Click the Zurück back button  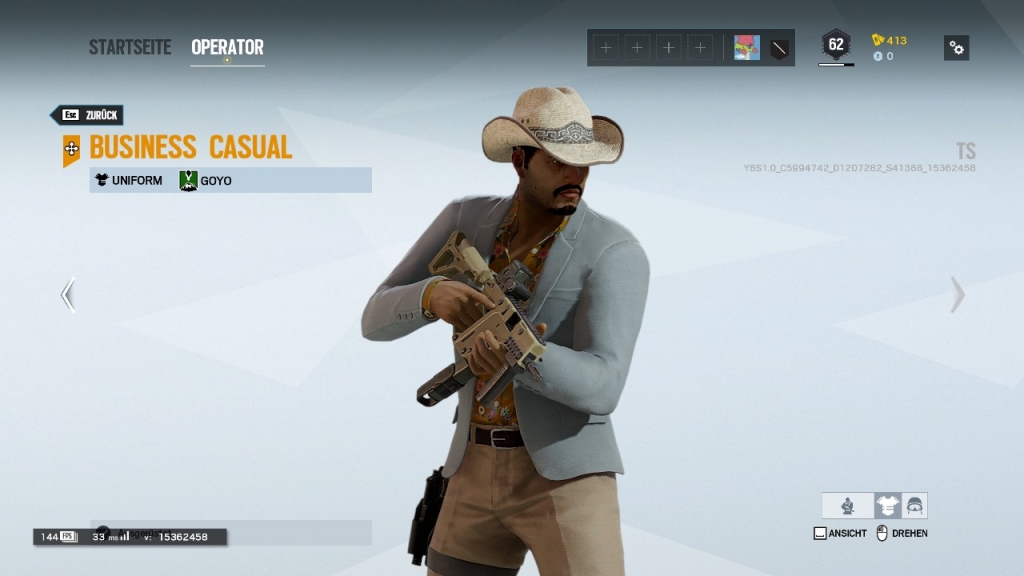click(88, 115)
